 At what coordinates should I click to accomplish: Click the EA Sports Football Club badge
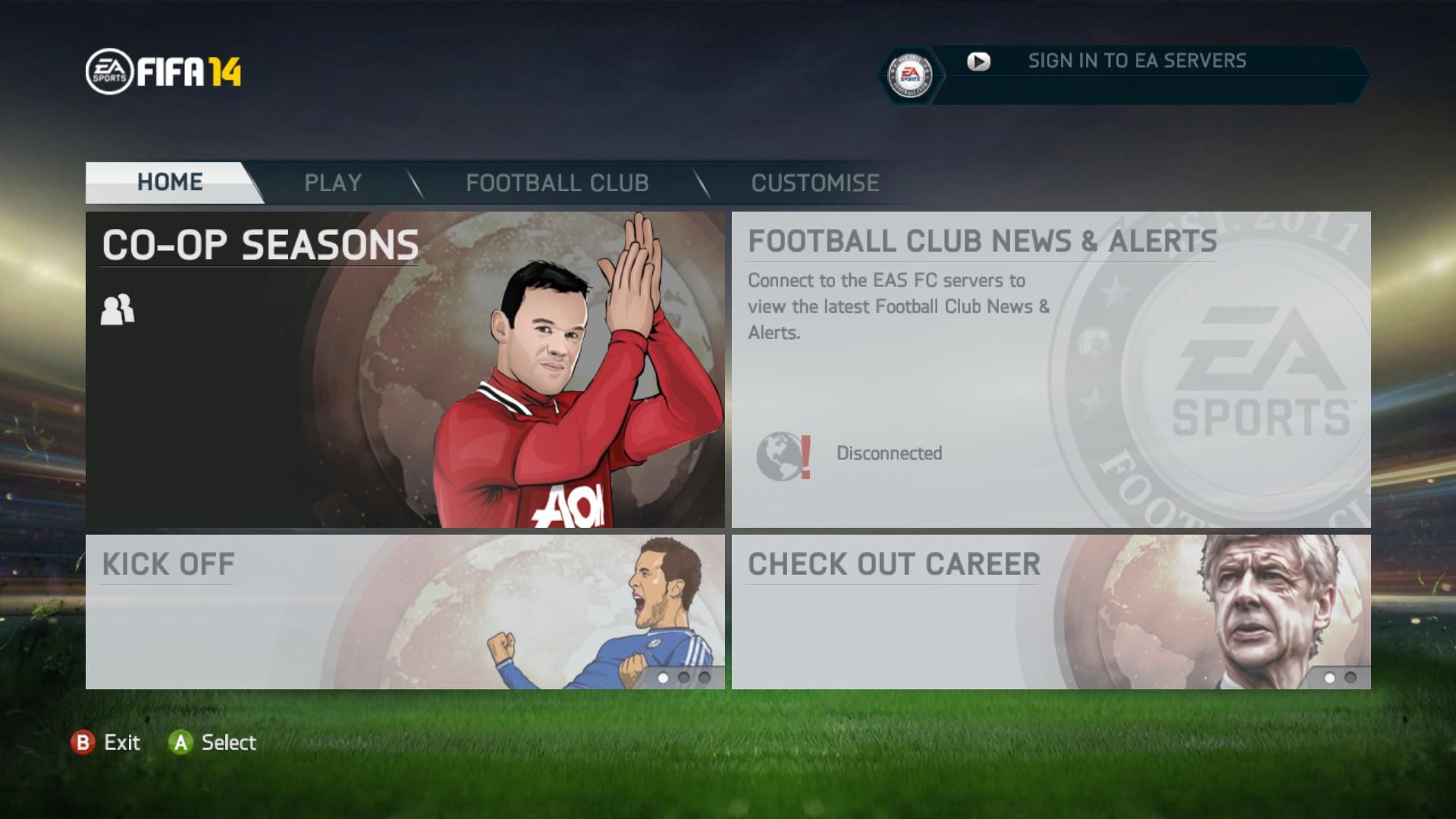click(x=910, y=75)
